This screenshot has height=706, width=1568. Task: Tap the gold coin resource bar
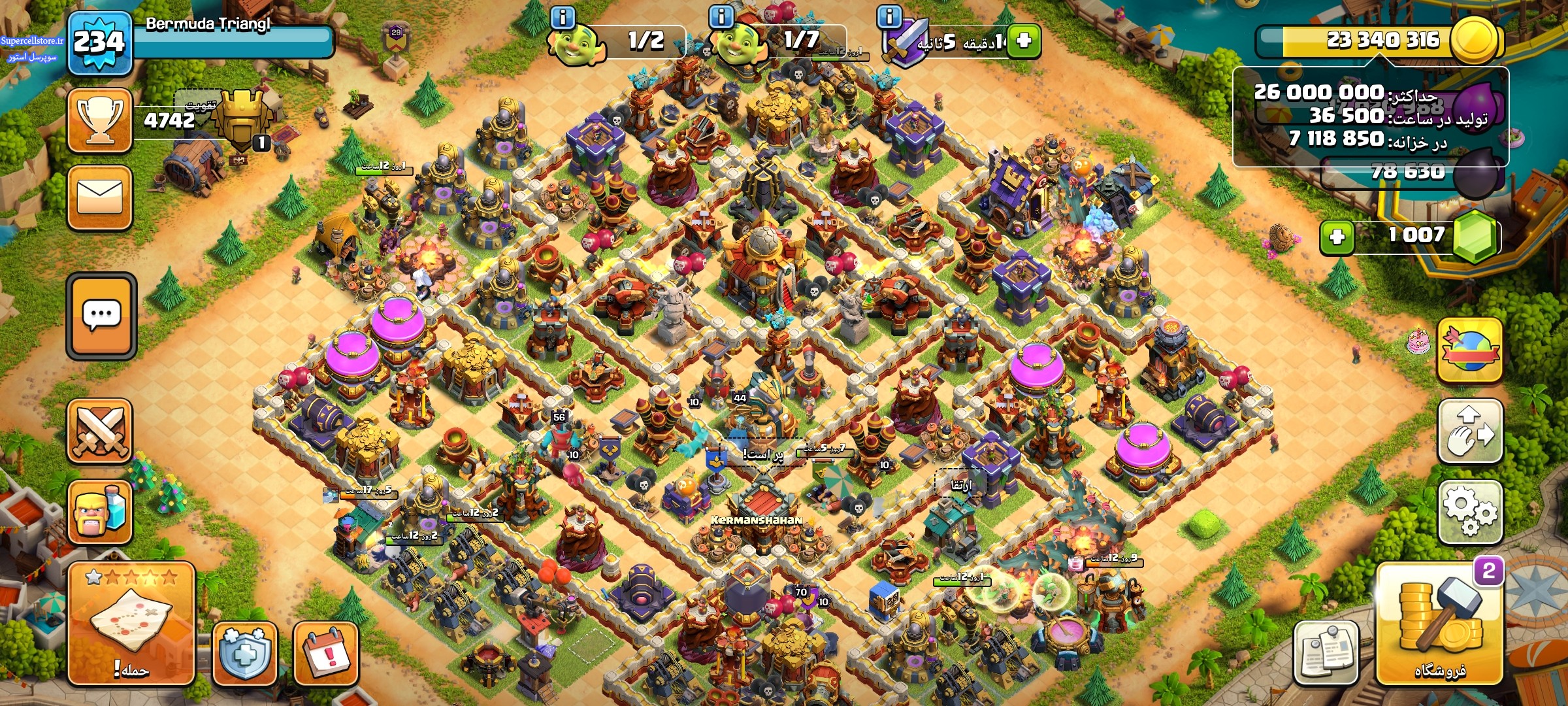pyautogui.click(x=1379, y=41)
